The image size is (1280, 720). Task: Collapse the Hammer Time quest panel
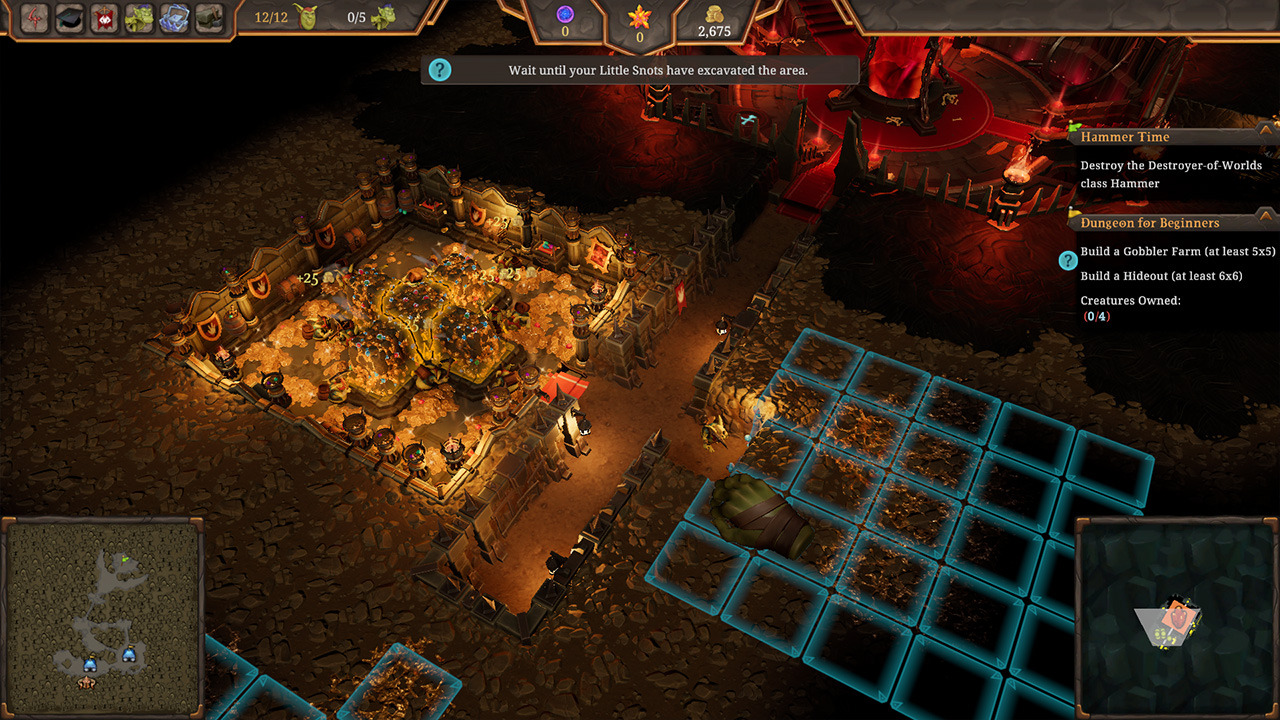pos(1266,131)
